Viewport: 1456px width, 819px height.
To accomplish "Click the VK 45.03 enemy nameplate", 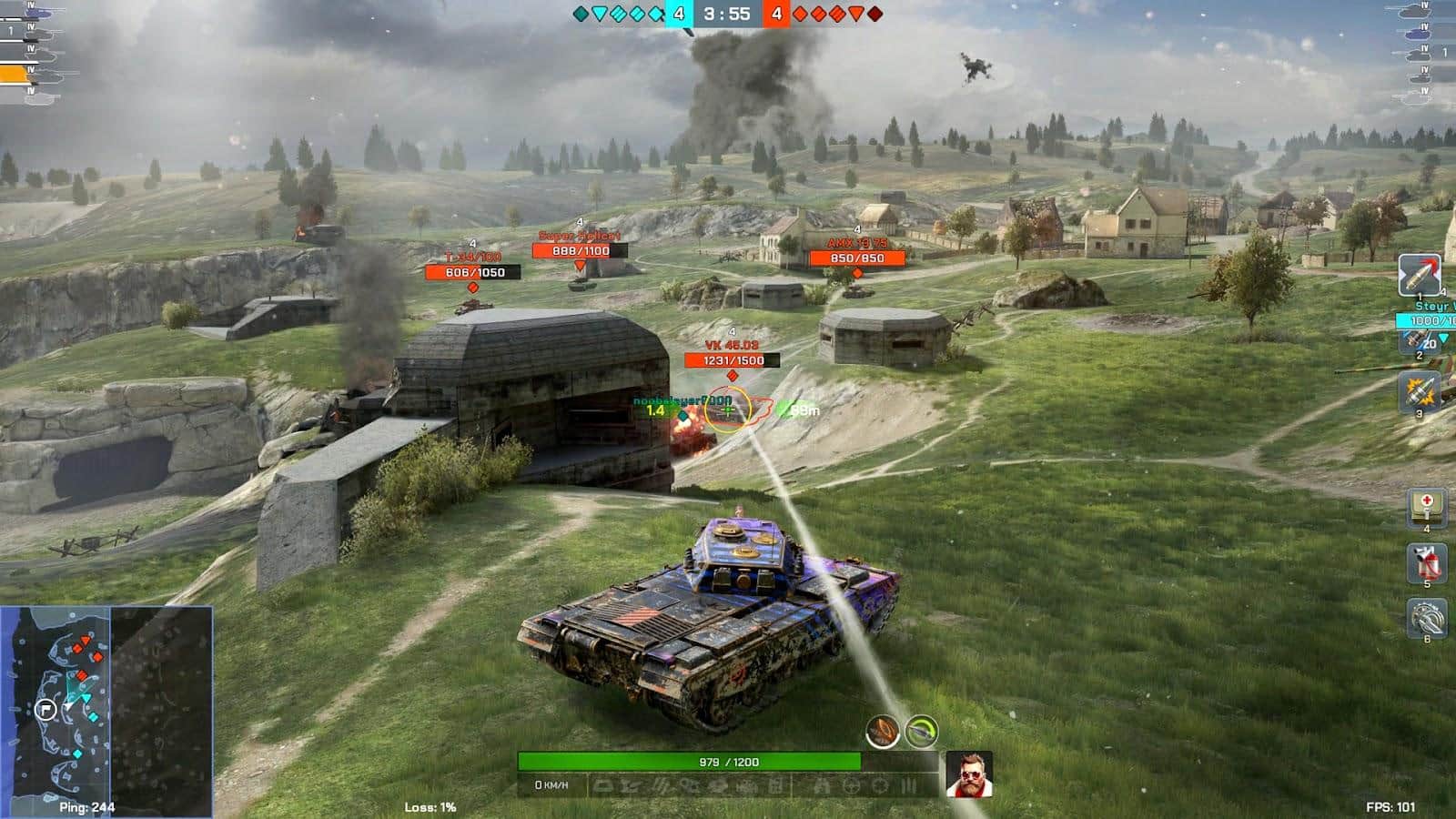I will [x=733, y=346].
